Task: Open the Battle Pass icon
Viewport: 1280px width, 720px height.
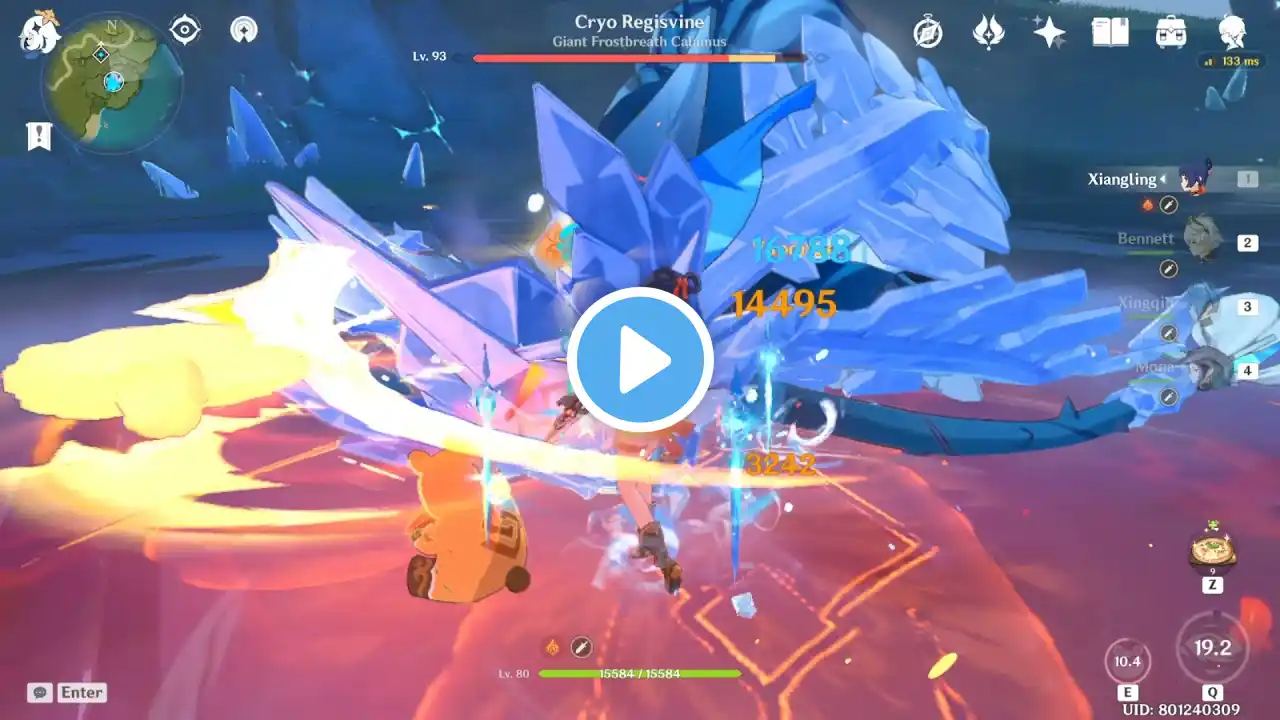Action: (988, 32)
